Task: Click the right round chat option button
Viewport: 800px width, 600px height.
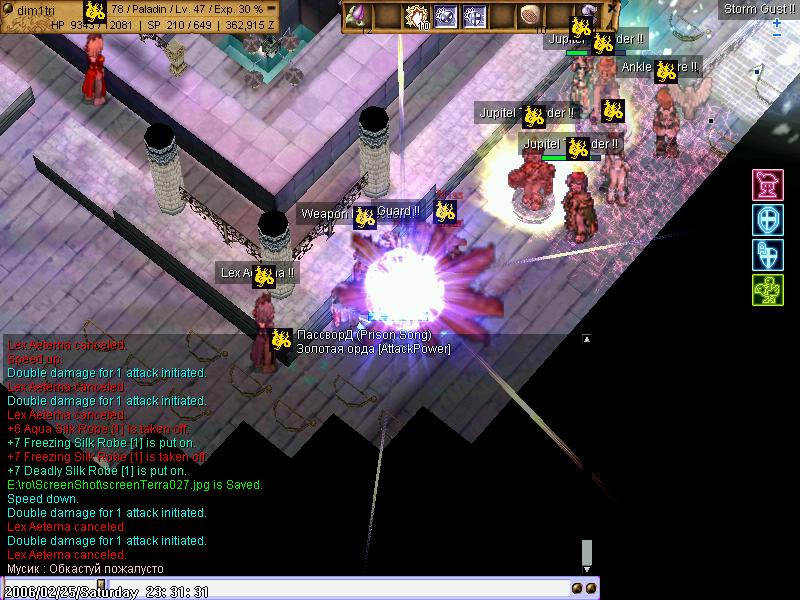Action: tap(591, 588)
